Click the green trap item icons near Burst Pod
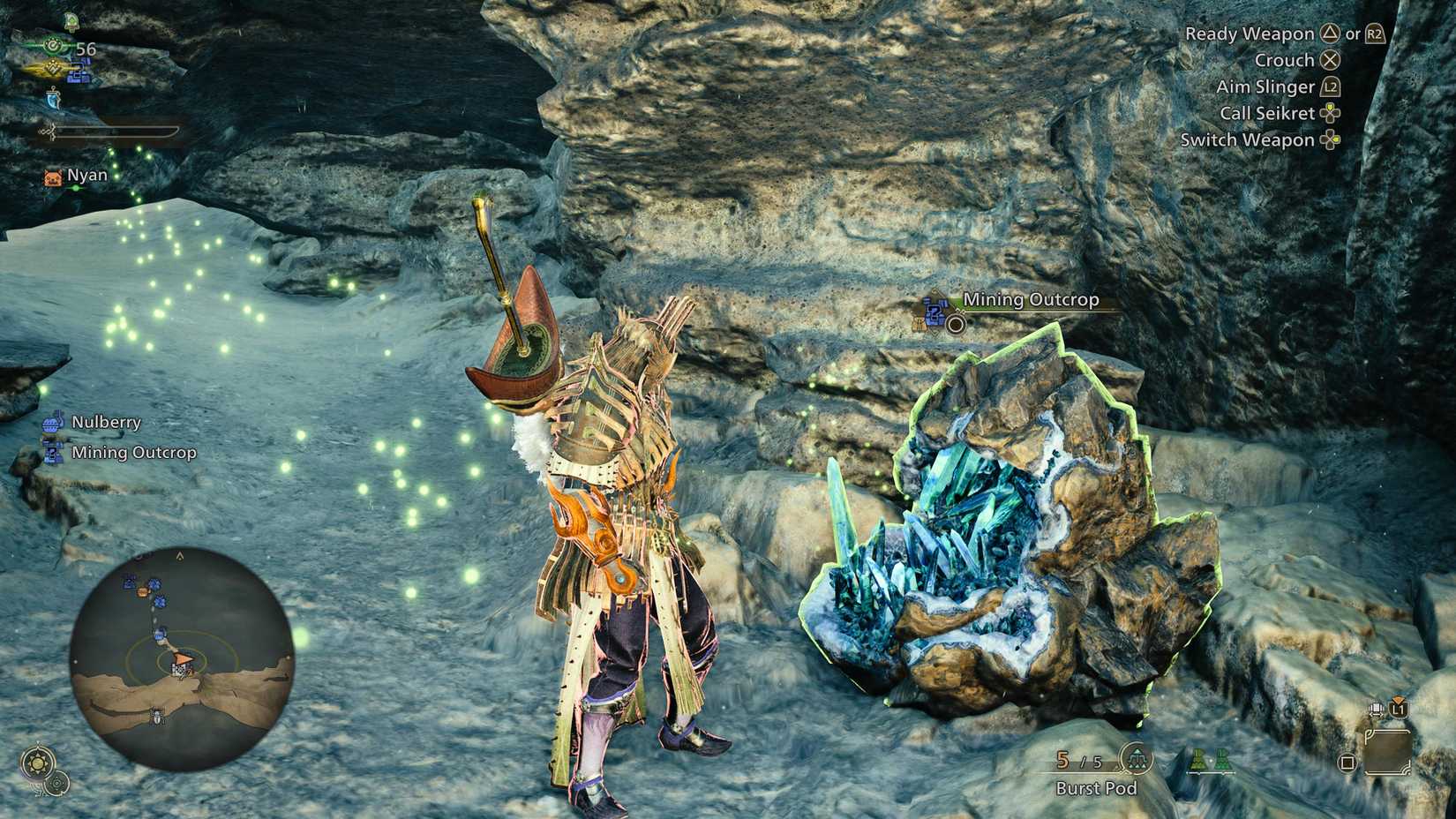The width and height of the screenshot is (1456, 819). point(1210,761)
